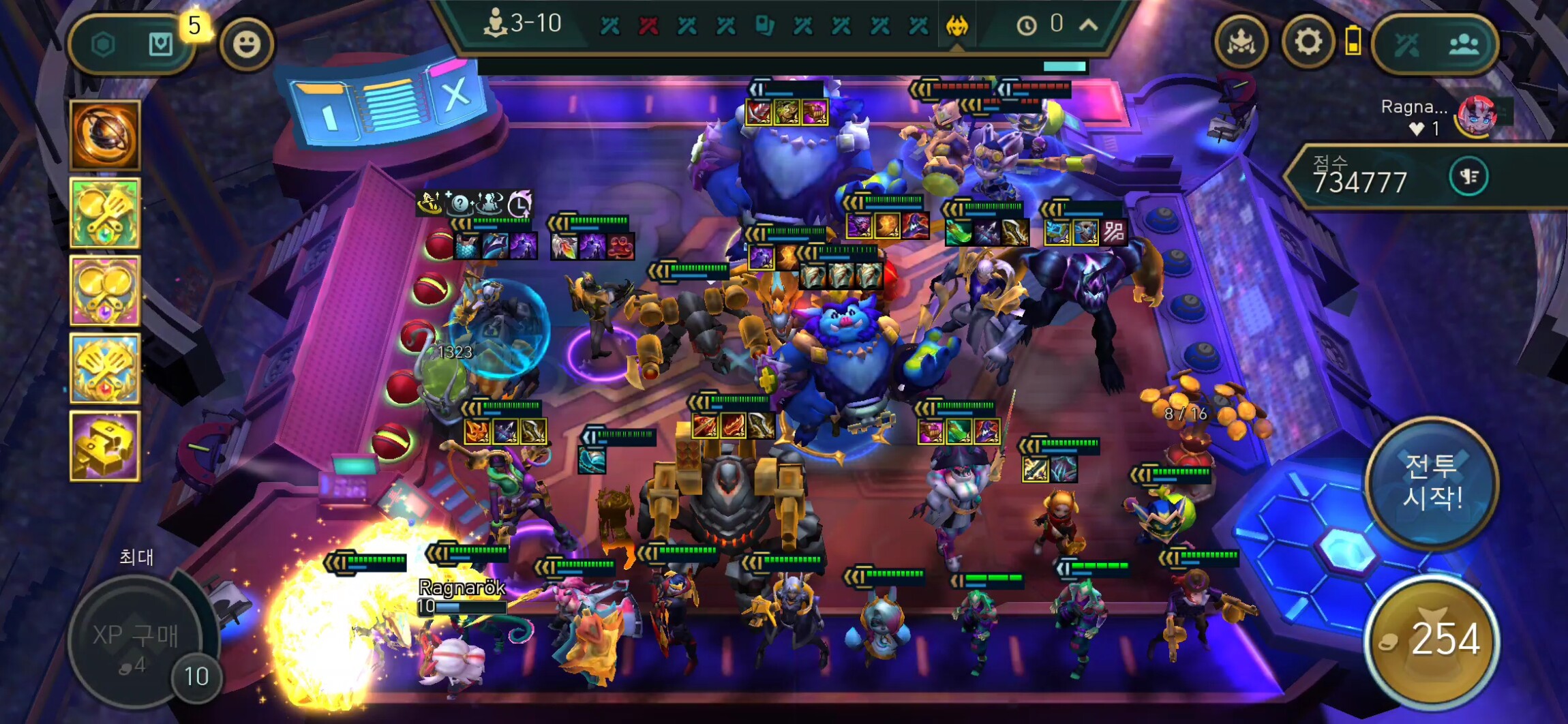Select the pink-framed golden heart augment
This screenshot has width=1568, height=724.
(105, 290)
